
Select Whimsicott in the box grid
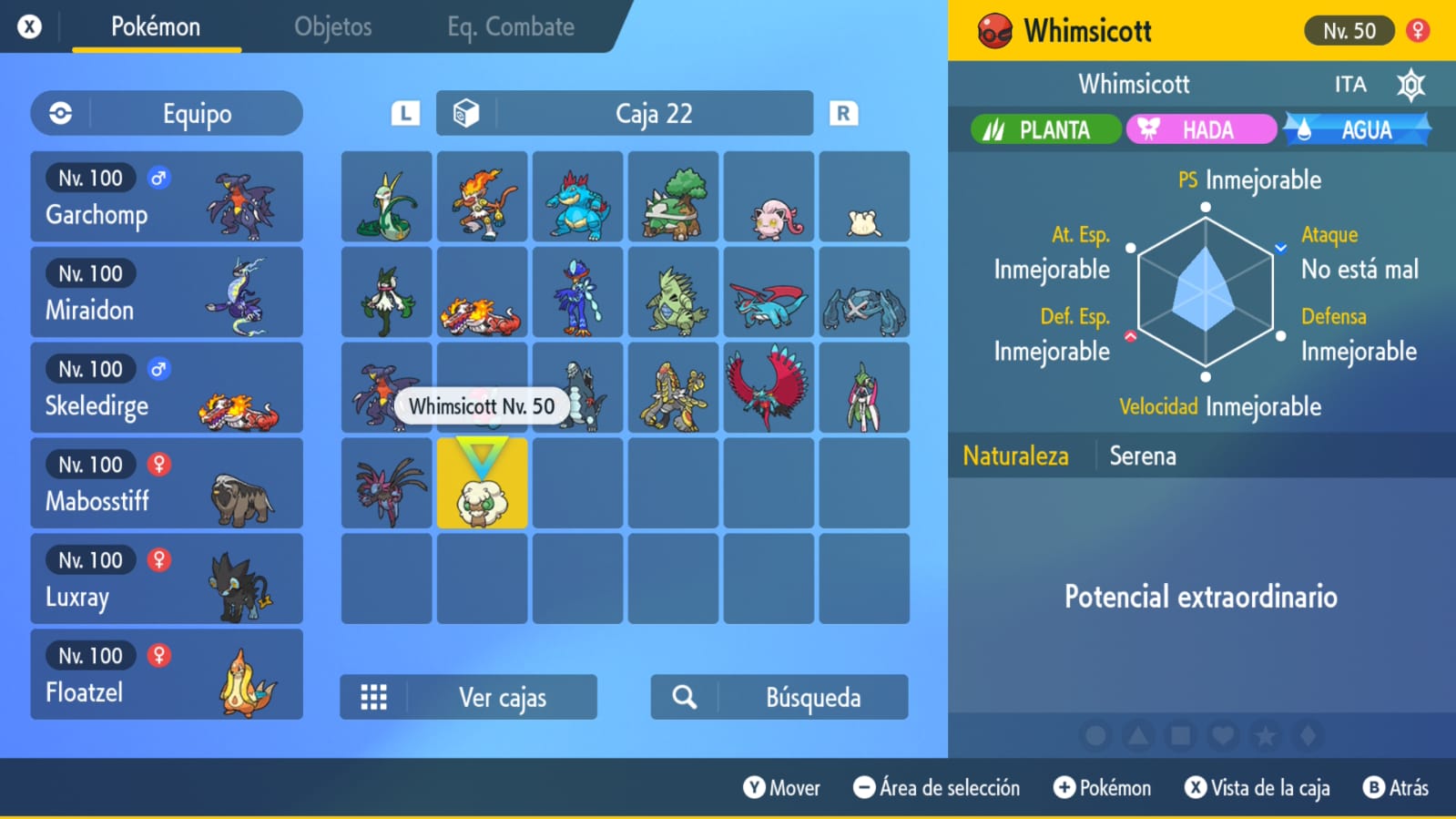click(x=482, y=485)
